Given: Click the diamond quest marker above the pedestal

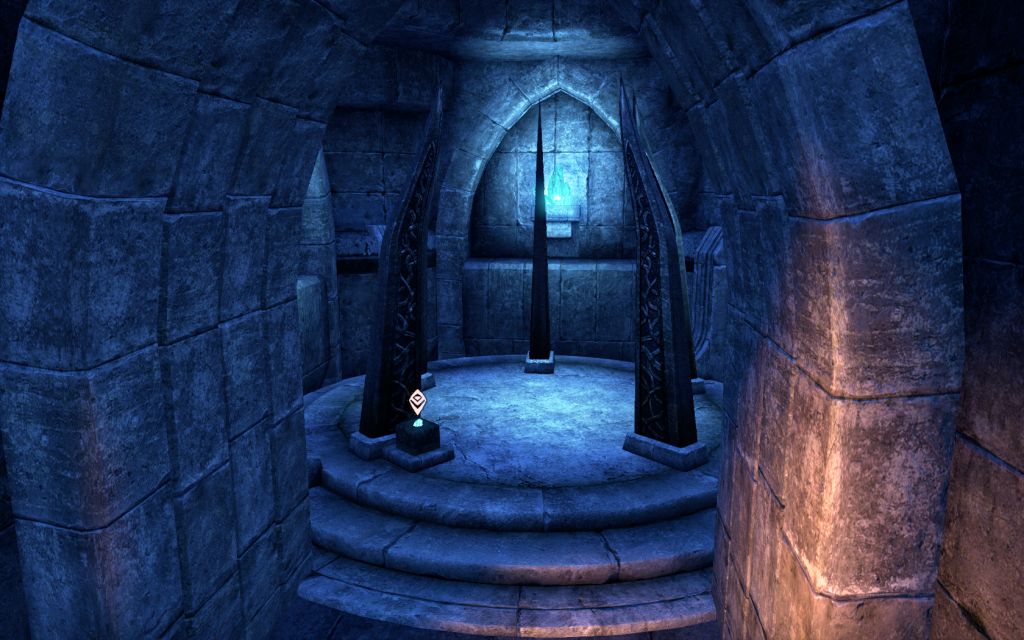Looking at the screenshot, I should pyautogui.click(x=417, y=403).
